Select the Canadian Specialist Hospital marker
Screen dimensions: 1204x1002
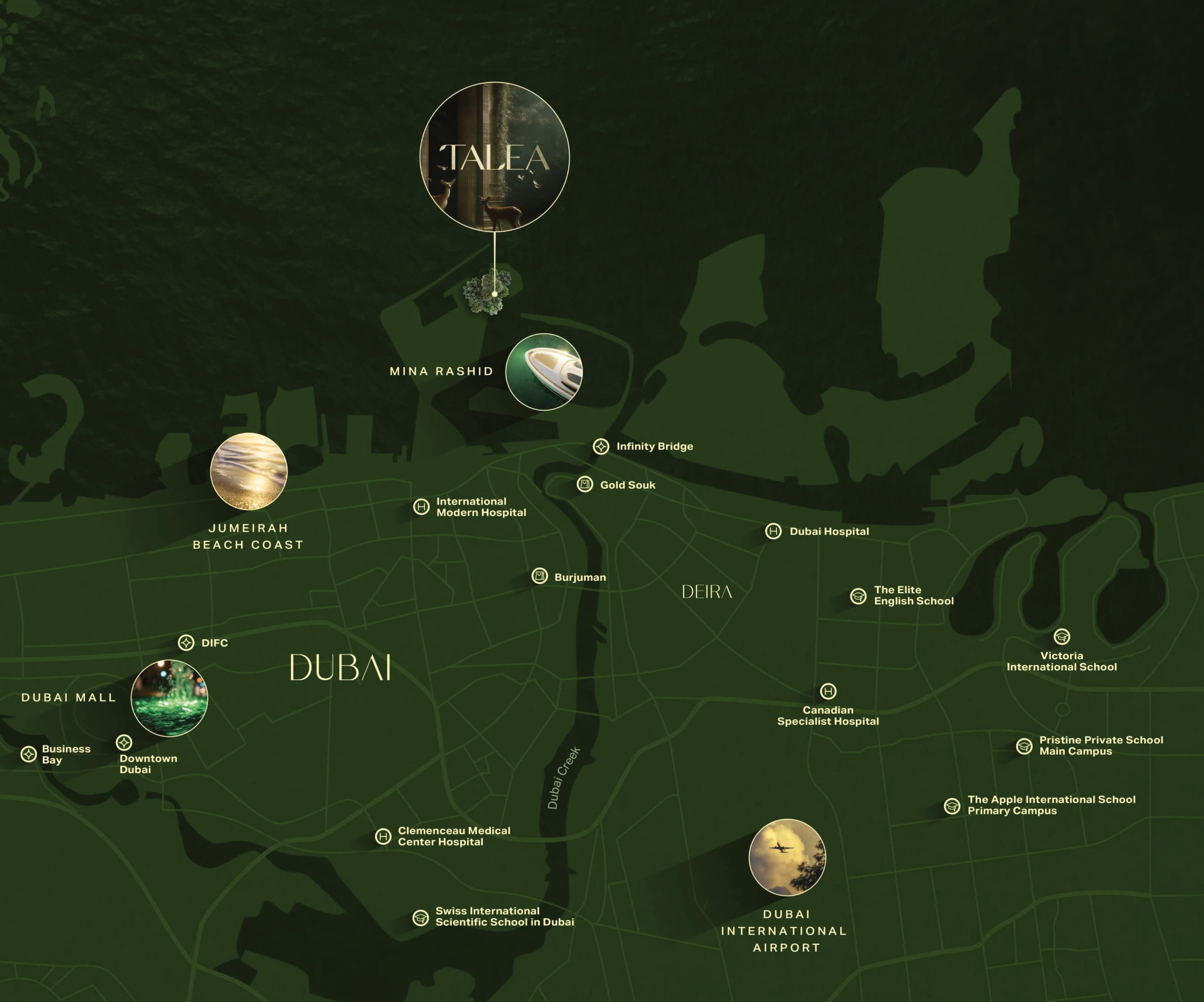pyautogui.click(x=828, y=691)
